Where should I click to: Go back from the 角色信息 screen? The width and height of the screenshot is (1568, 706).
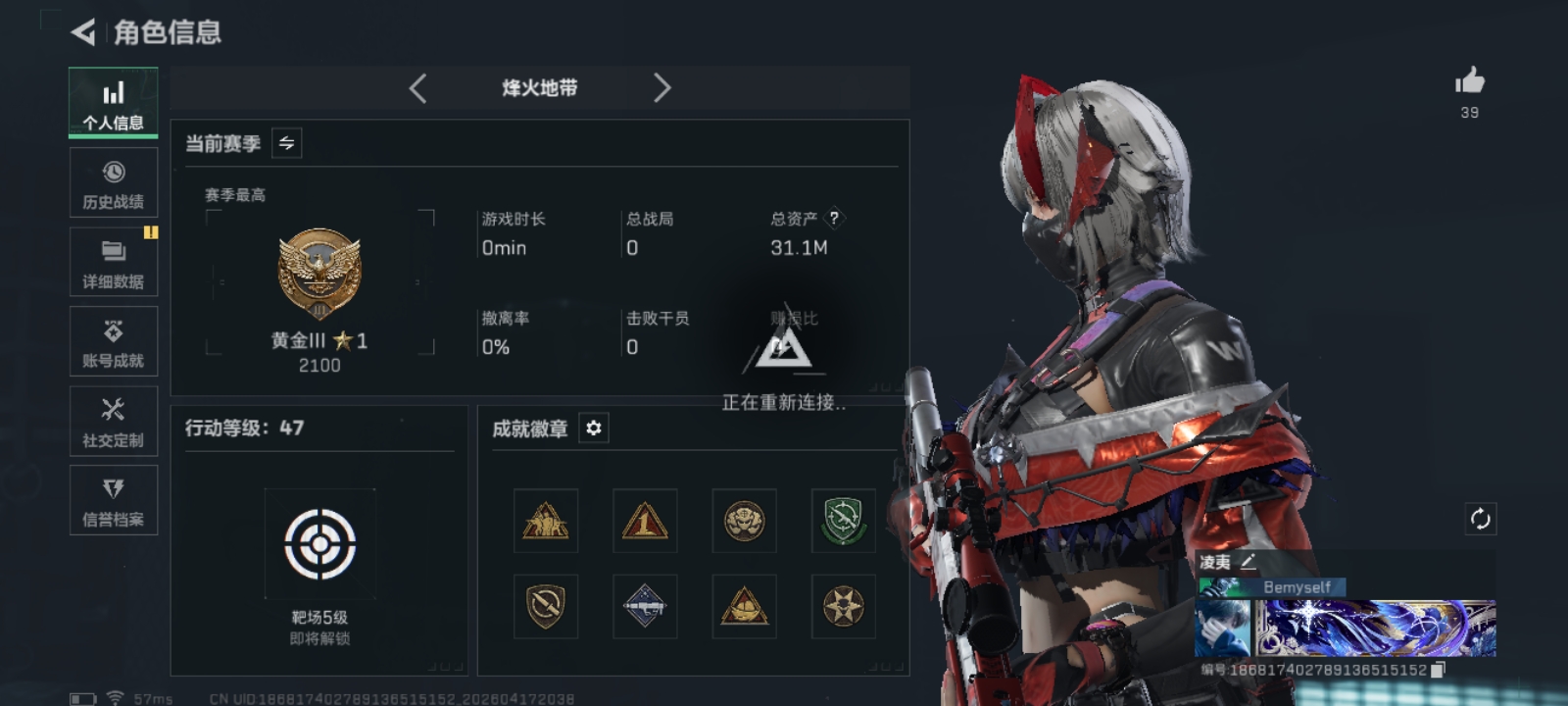coord(84,32)
